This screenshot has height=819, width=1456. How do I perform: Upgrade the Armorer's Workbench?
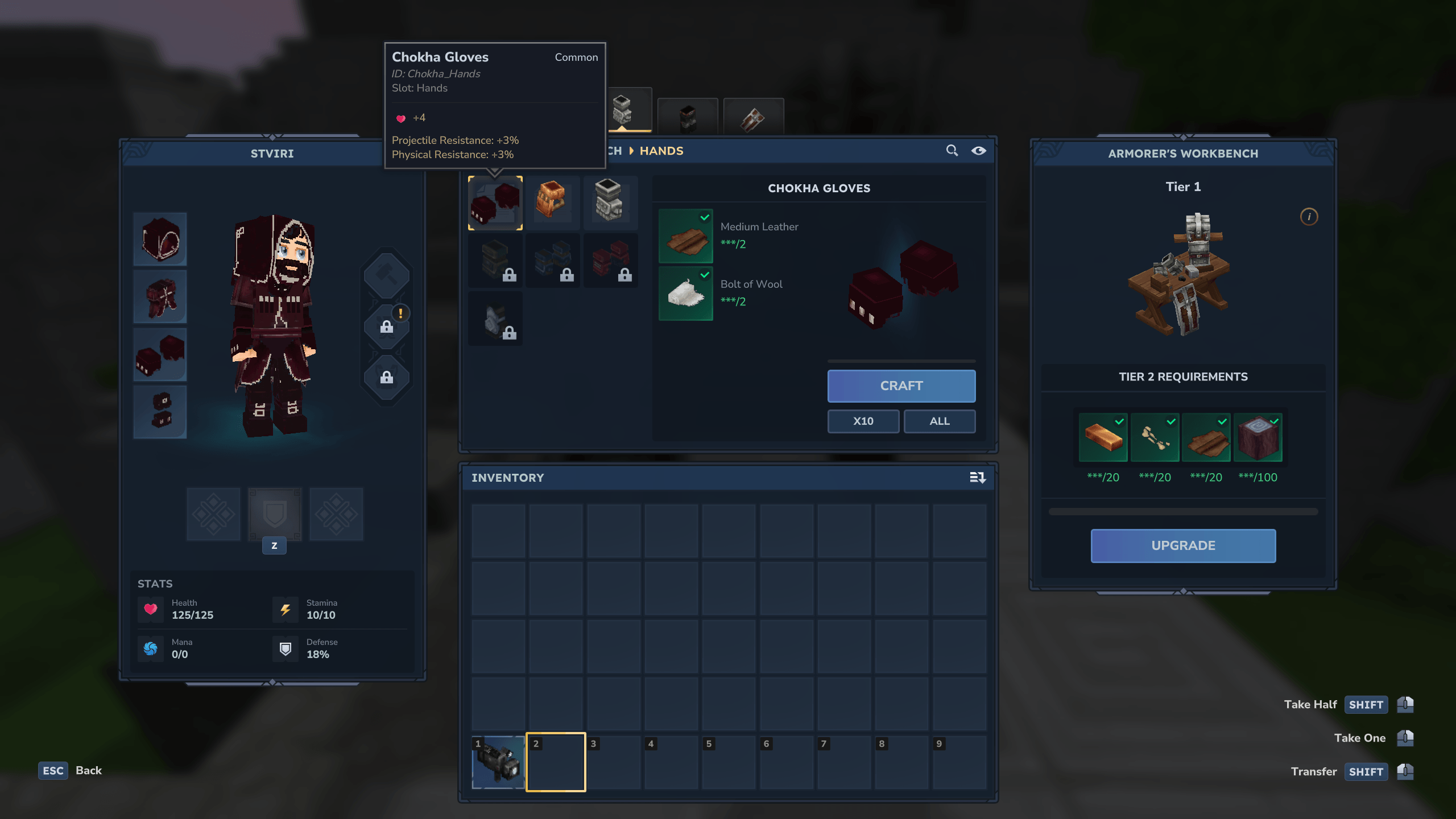click(1183, 545)
